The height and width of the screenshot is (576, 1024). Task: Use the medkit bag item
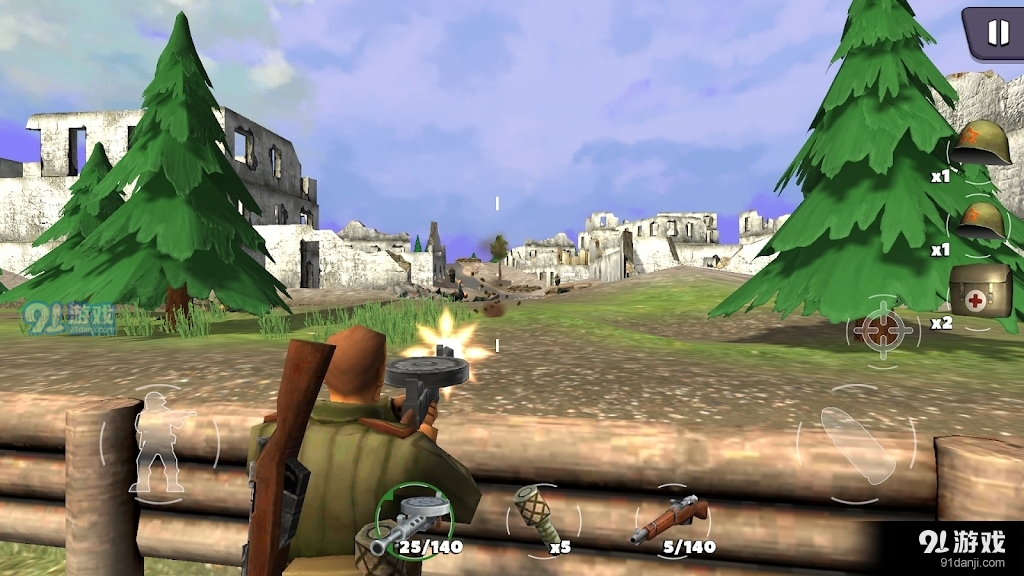pyautogui.click(x=979, y=292)
